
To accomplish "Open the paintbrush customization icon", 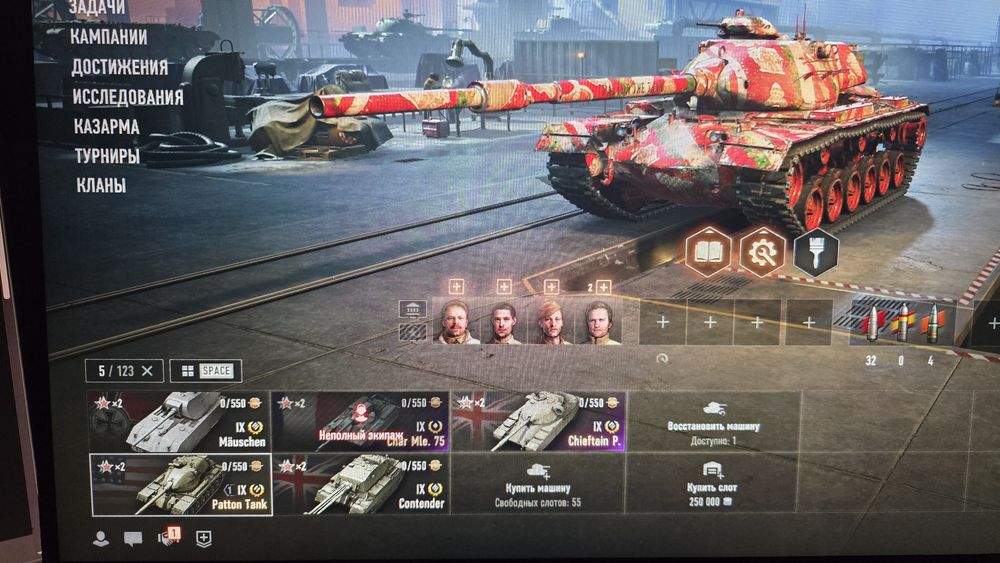I will tap(815, 251).
